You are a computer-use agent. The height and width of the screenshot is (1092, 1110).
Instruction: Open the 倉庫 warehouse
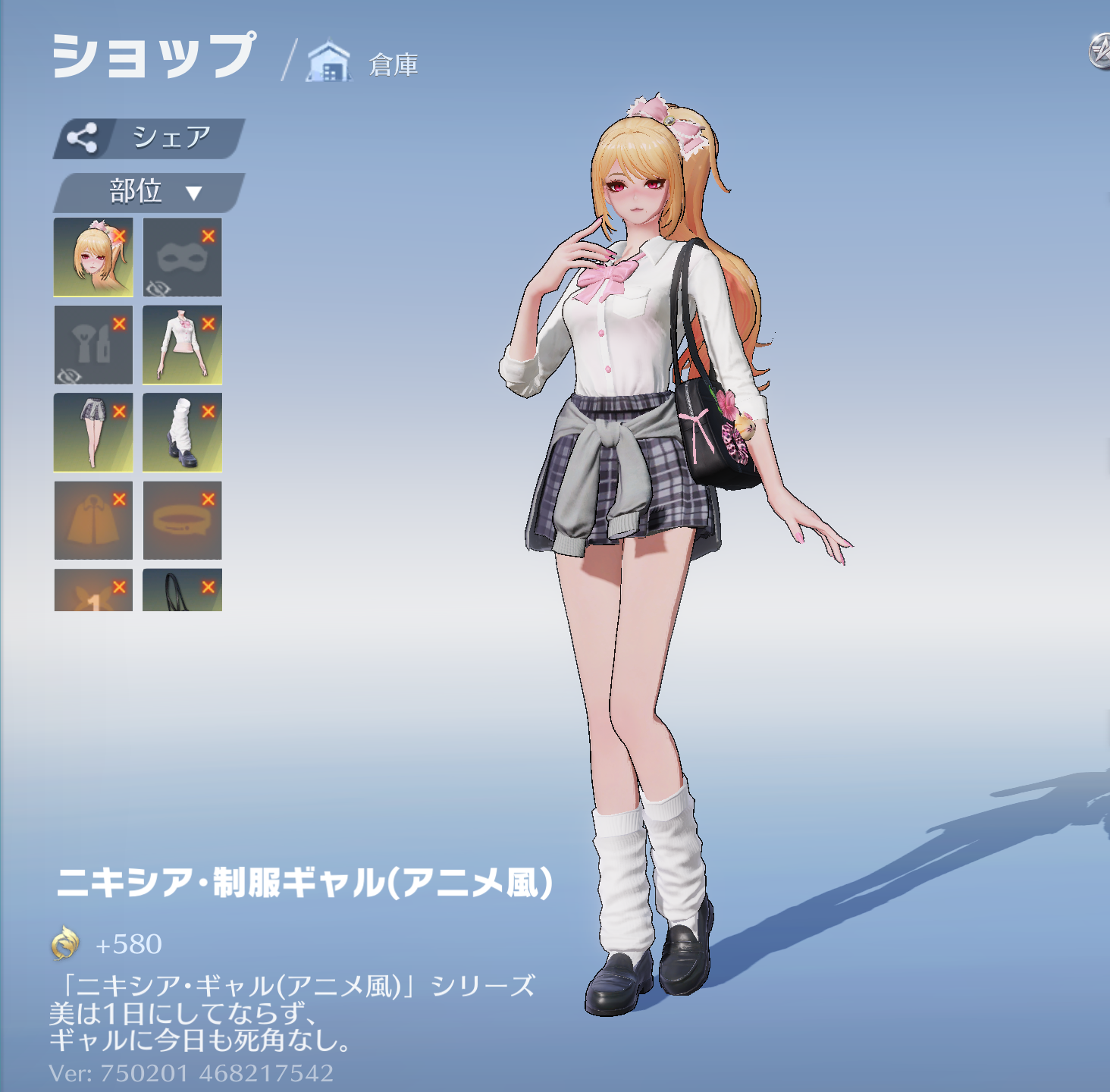364,64
